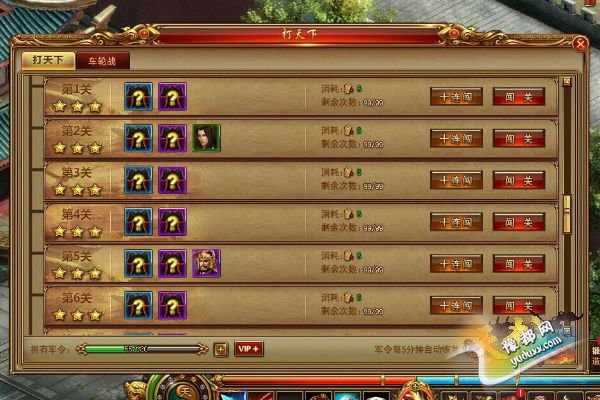The image size is (600, 400).
Task: Click the stage list scrollbar handle
Action: tap(566, 205)
